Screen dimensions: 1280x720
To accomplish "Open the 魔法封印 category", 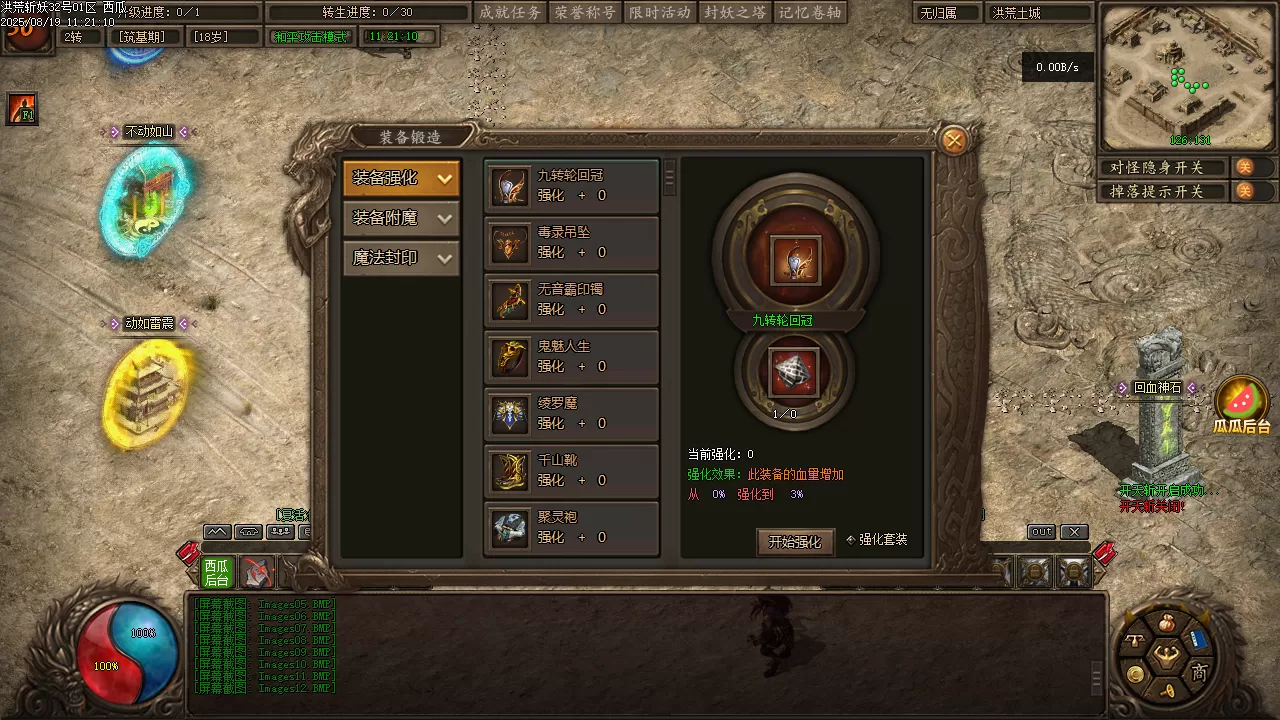I will [x=401, y=258].
